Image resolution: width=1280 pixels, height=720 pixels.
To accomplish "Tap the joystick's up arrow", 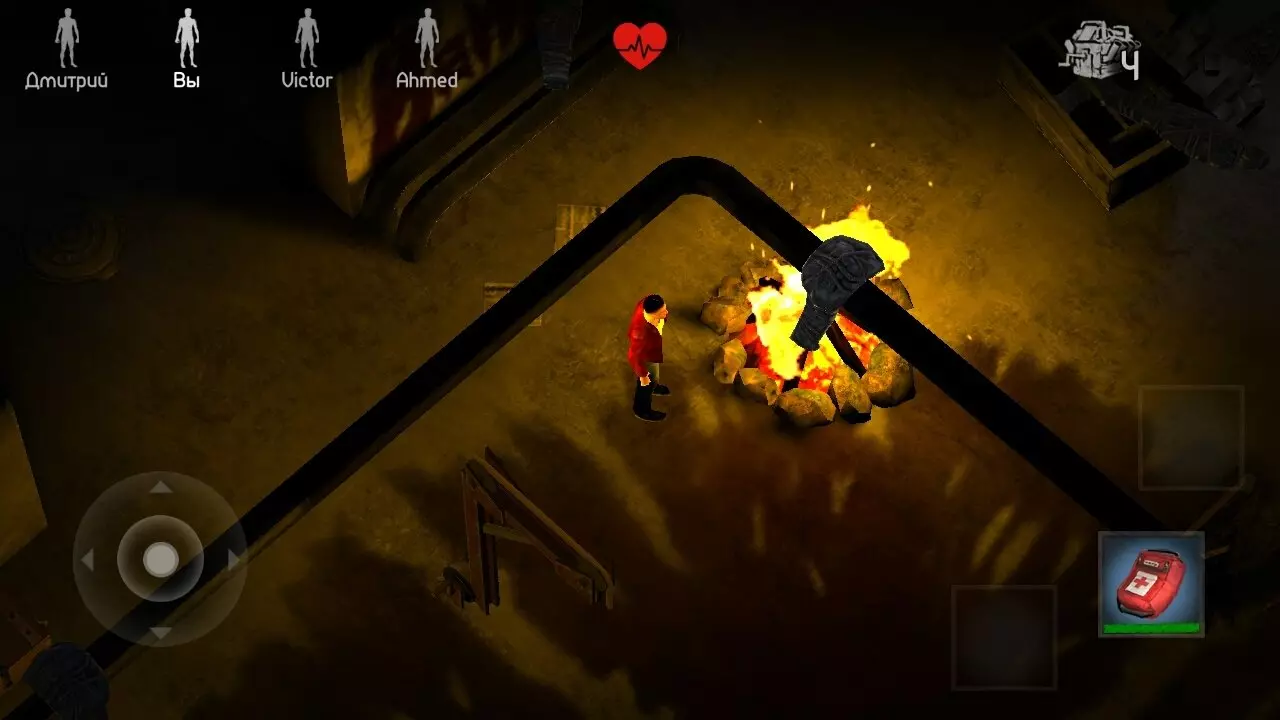I will point(160,488).
